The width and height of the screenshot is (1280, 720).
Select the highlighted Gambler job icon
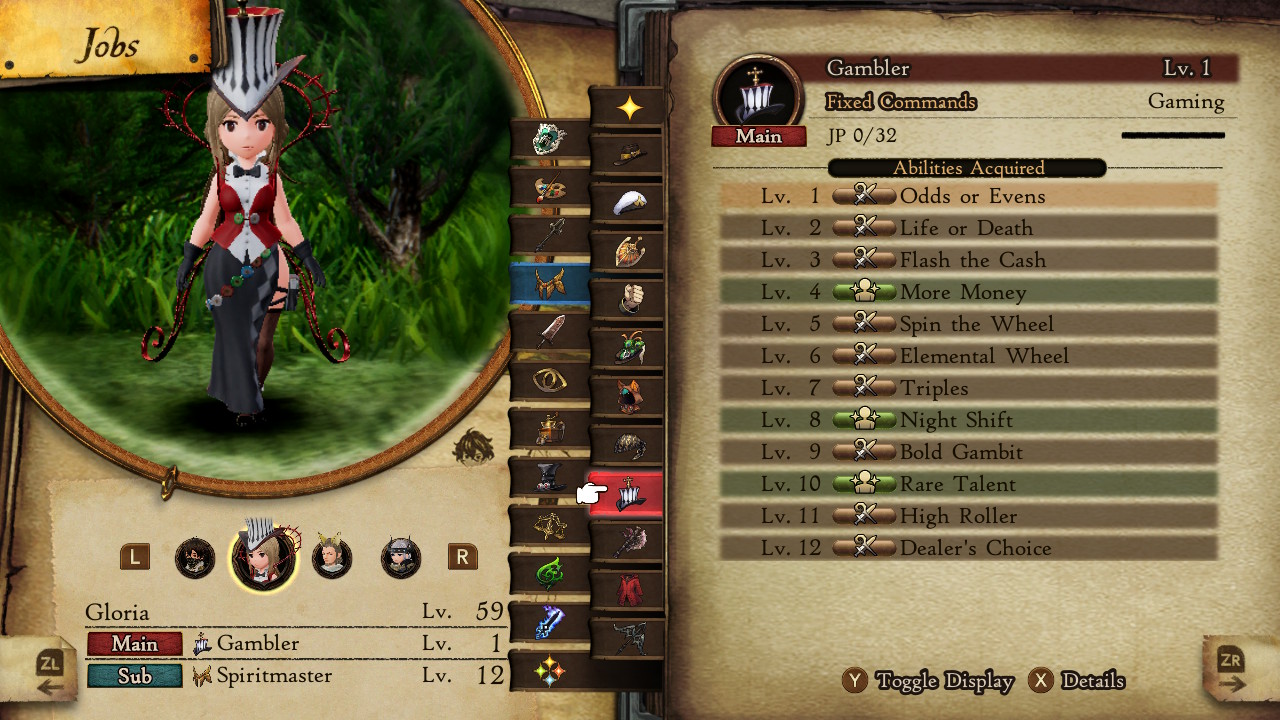click(629, 494)
